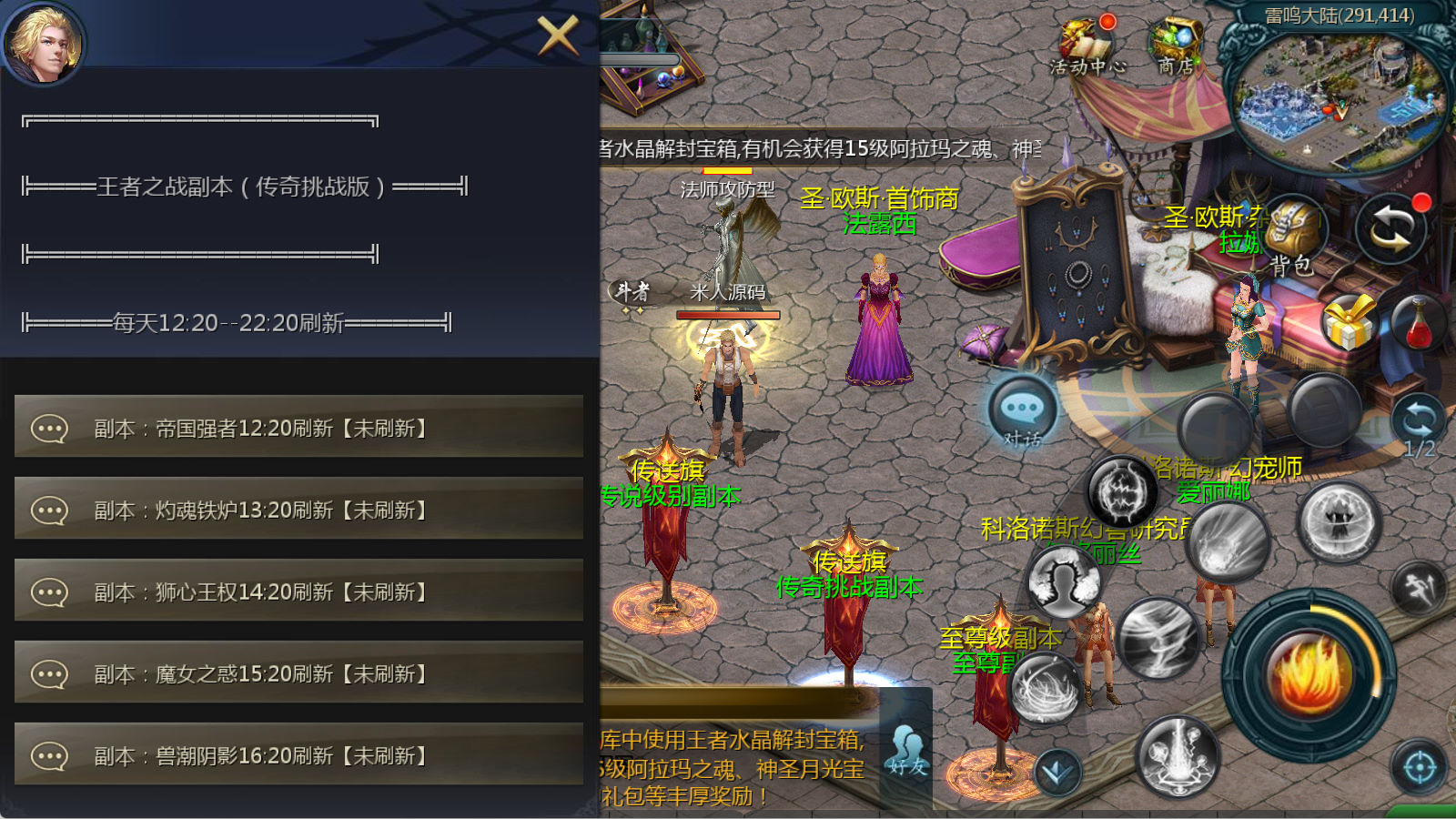The height and width of the screenshot is (819, 1456).
Task: Close the dungeon dialogue panel
Action: (557, 36)
